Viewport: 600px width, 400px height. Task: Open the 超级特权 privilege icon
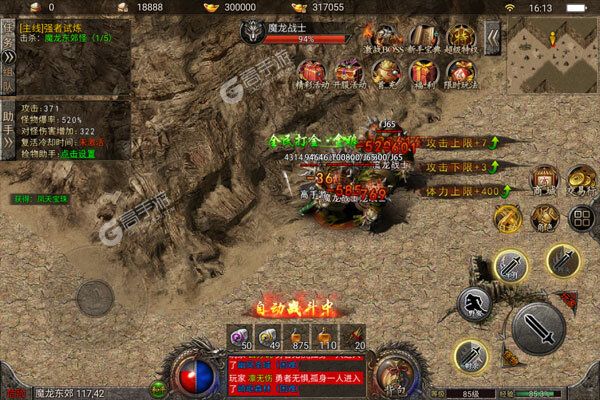[461, 39]
